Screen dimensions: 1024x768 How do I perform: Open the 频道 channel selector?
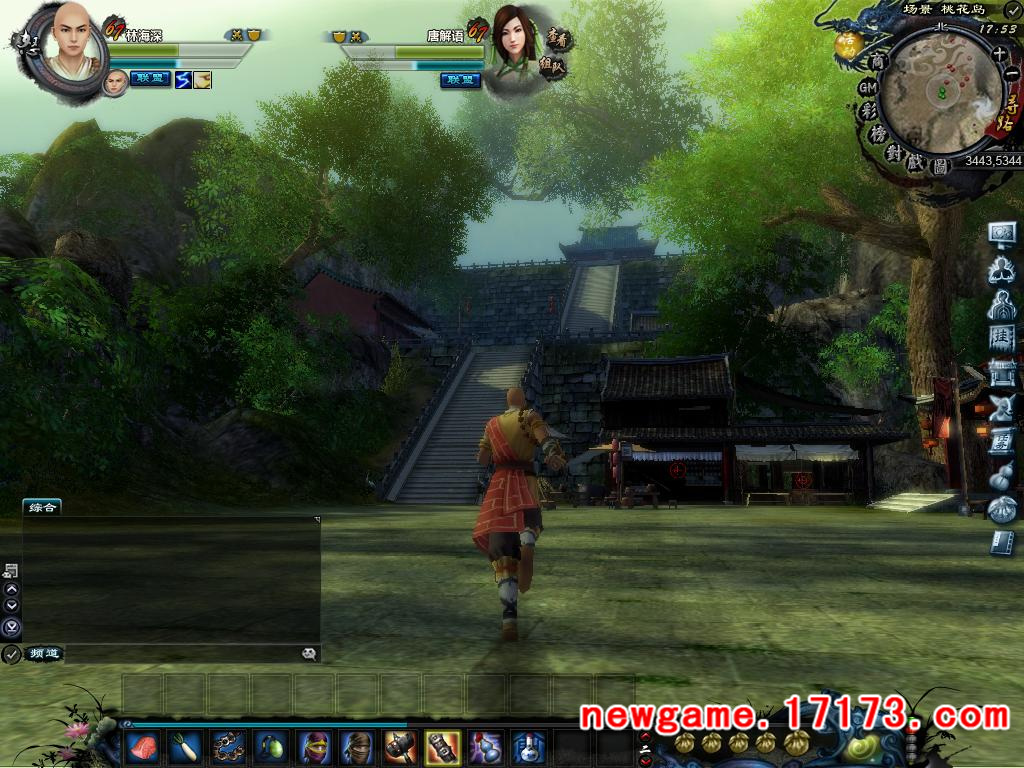43,654
